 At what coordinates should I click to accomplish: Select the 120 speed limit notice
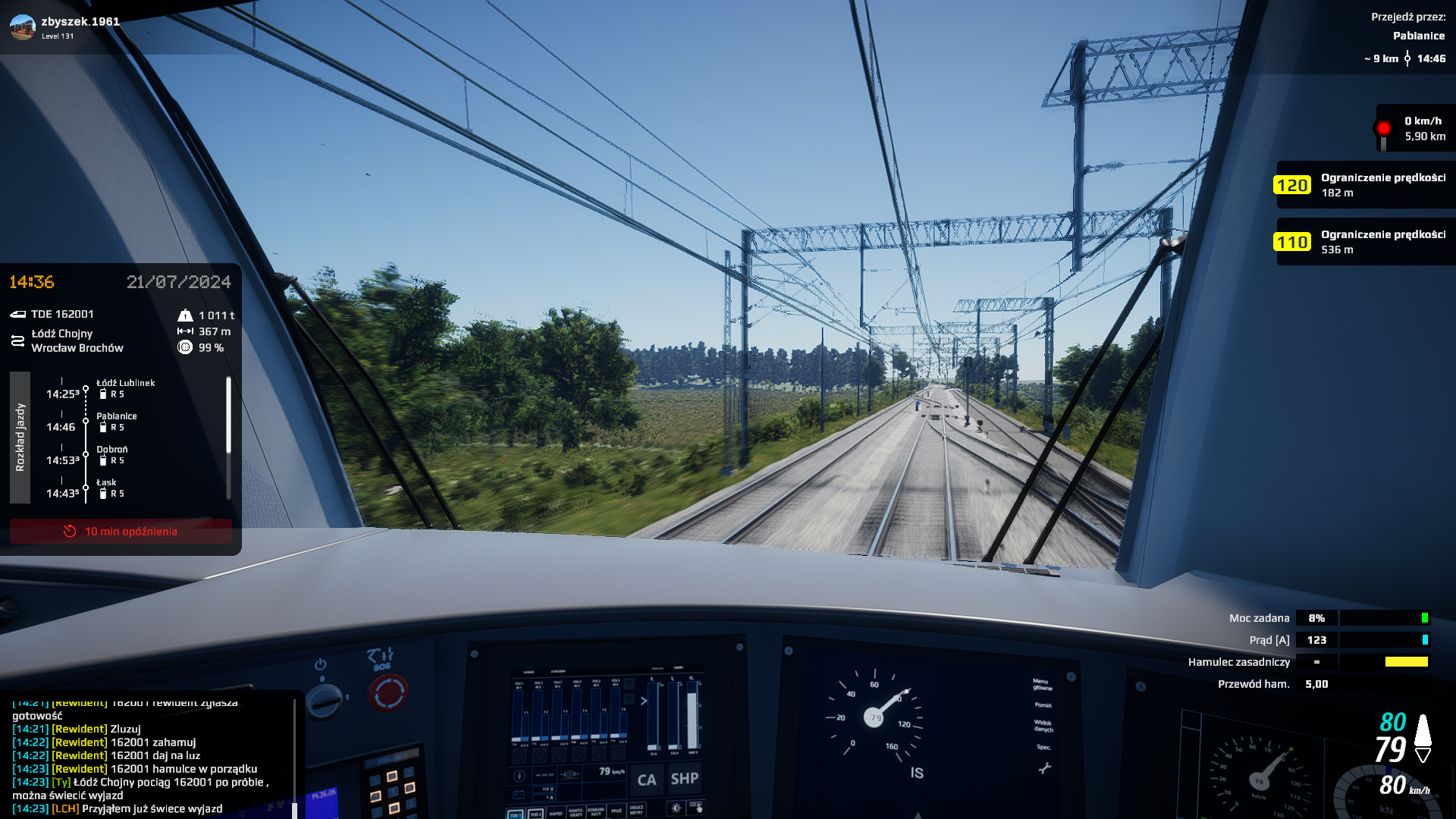[1365, 185]
